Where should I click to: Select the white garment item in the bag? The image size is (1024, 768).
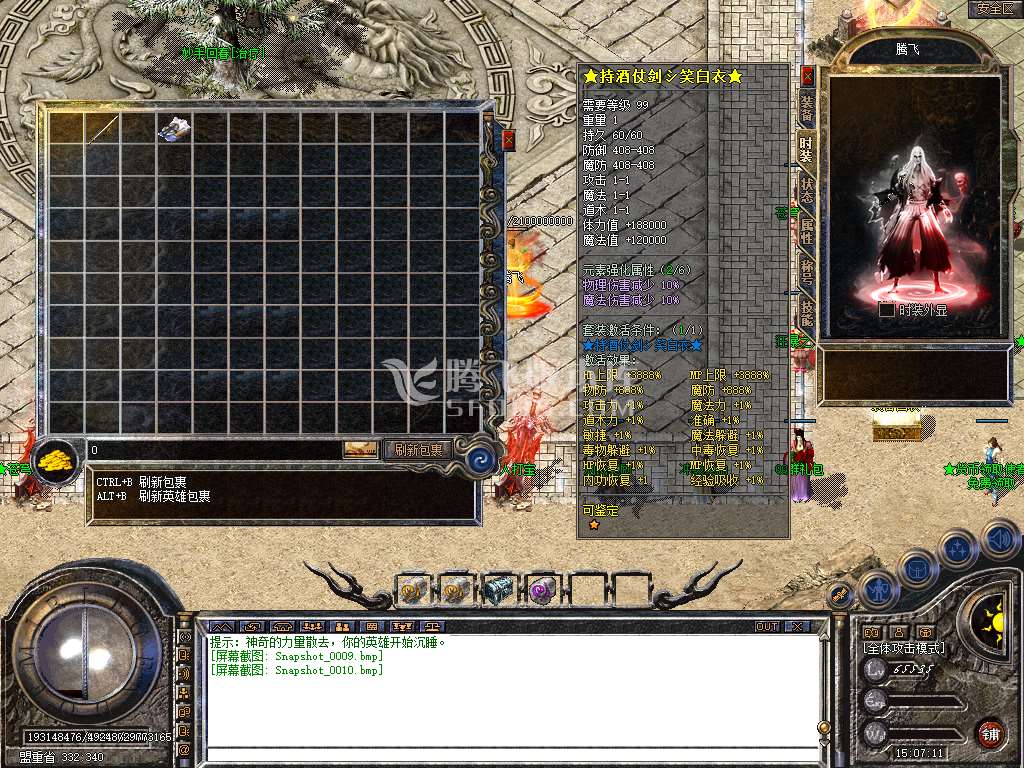174,128
